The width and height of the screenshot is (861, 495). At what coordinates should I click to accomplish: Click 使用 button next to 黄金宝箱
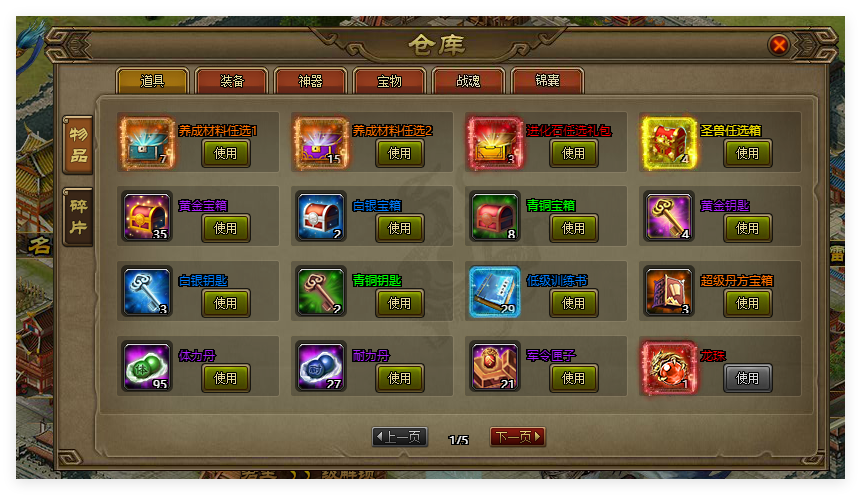[226, 228]
